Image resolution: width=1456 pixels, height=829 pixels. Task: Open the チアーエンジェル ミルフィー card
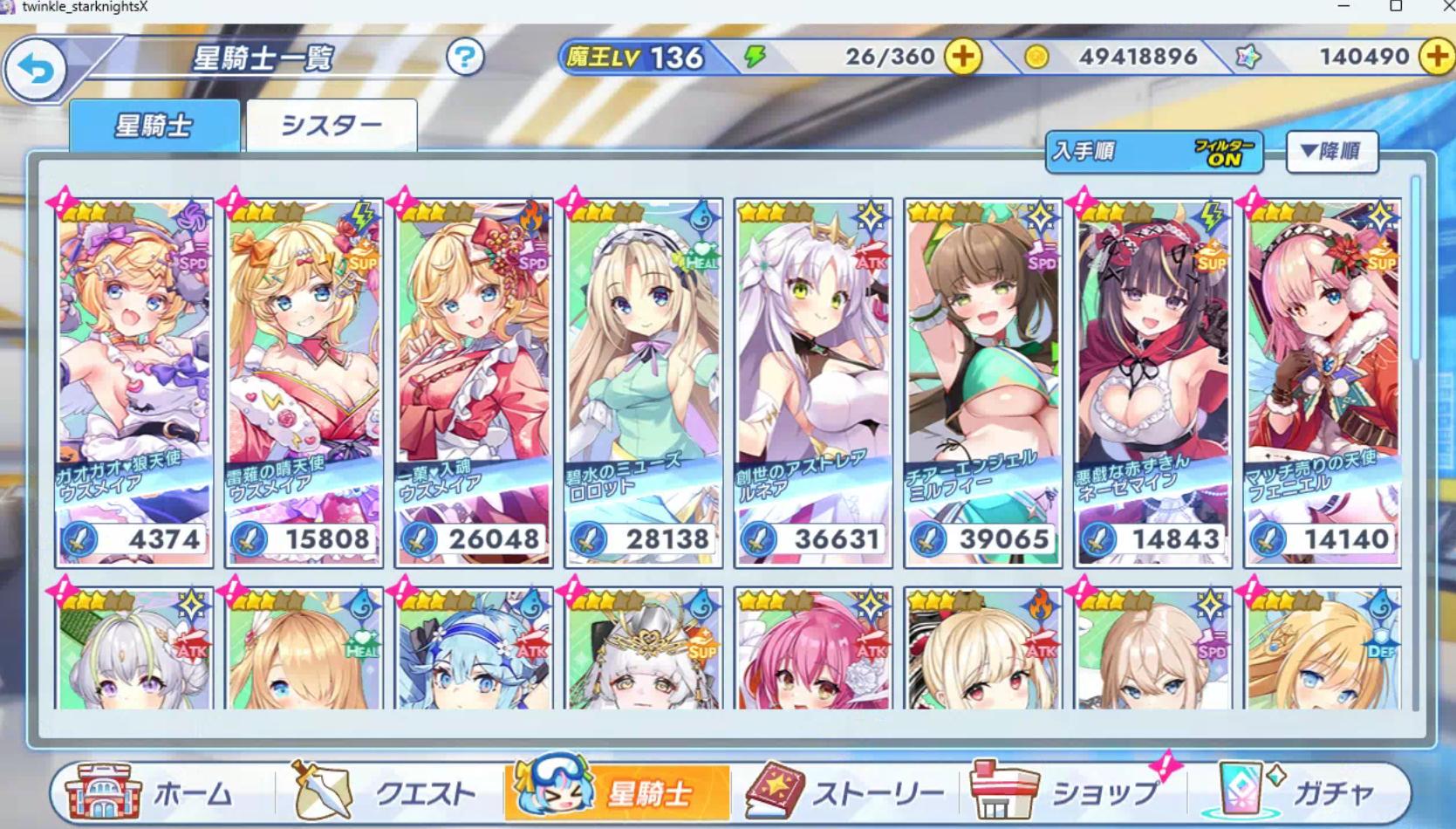click(983, 382)
